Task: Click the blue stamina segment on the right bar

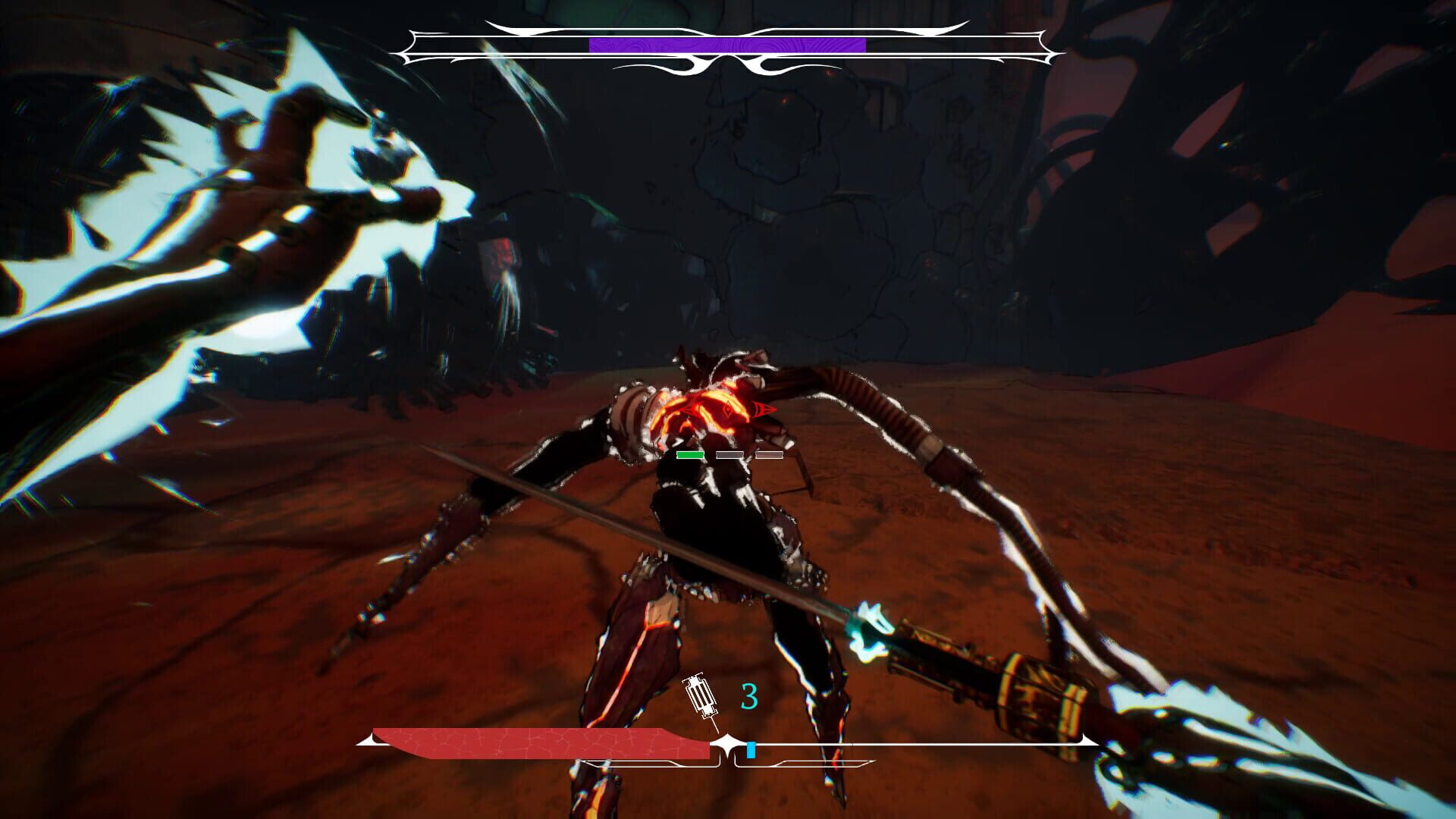Action: (752, 749)
